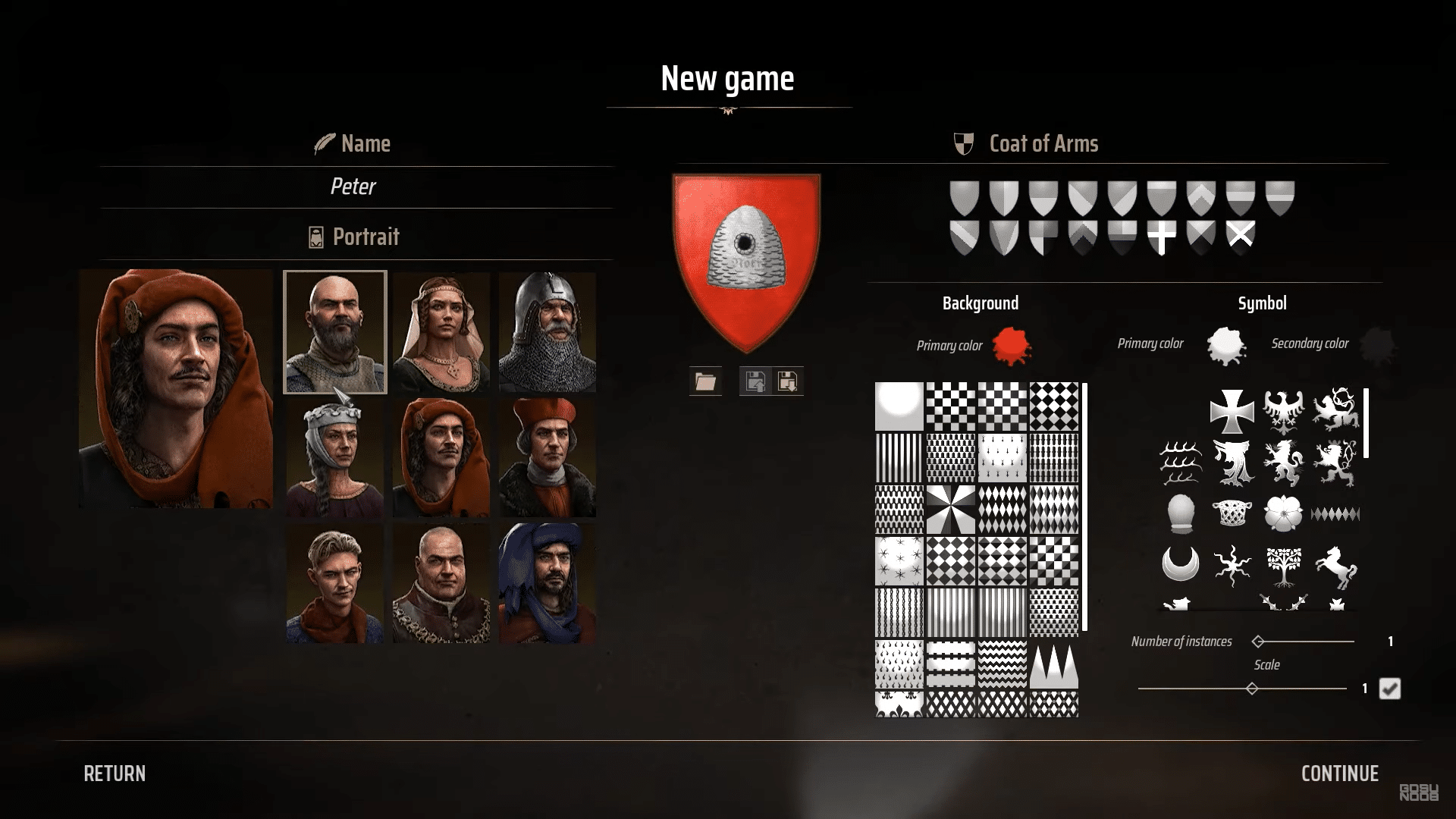Select the prancing horse symbol
Viewport: 1456px width, 819px height.
pos(1335,569)
